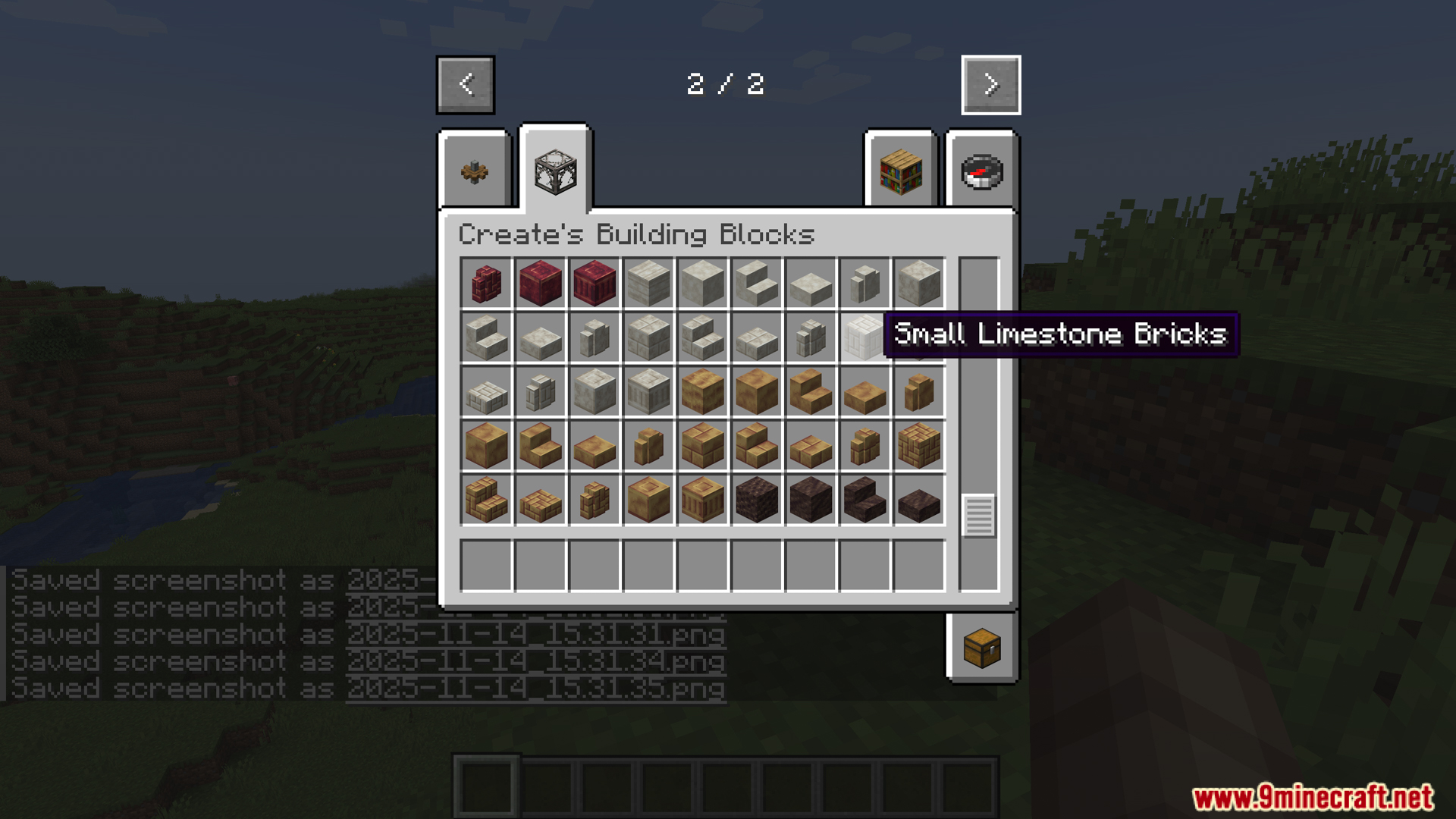Screen dimensions: 1456x819
Task: Open the bookshelf tab
Action: [x=901, y=172]
